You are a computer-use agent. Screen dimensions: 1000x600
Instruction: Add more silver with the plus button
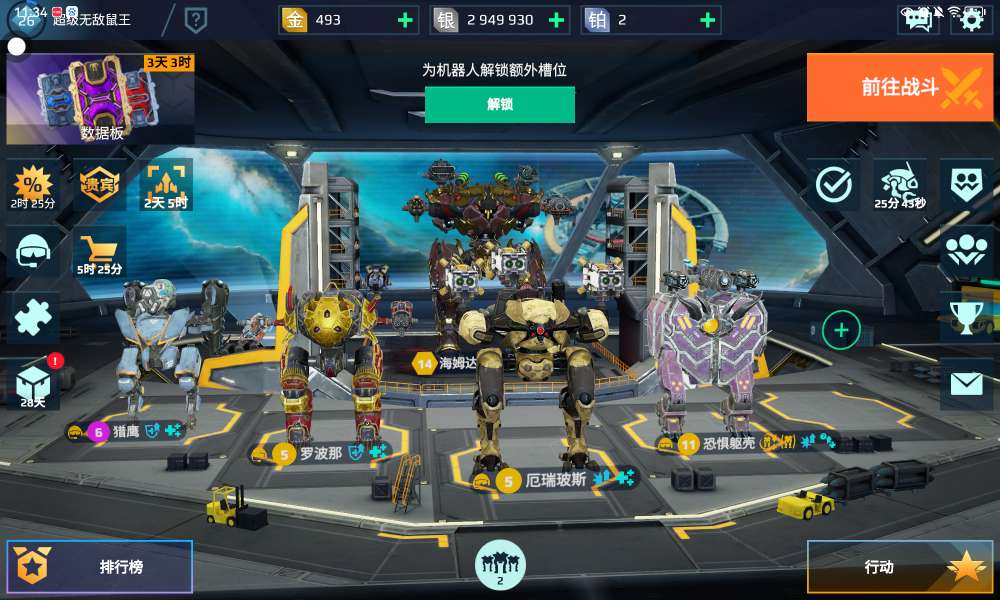[556, 20]
